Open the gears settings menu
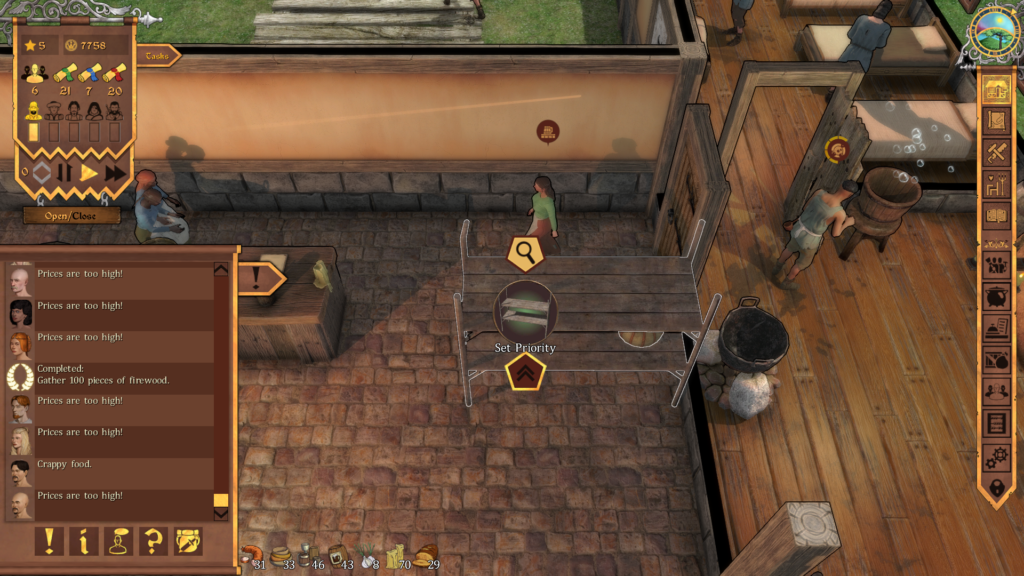 [x=996, y=455]
